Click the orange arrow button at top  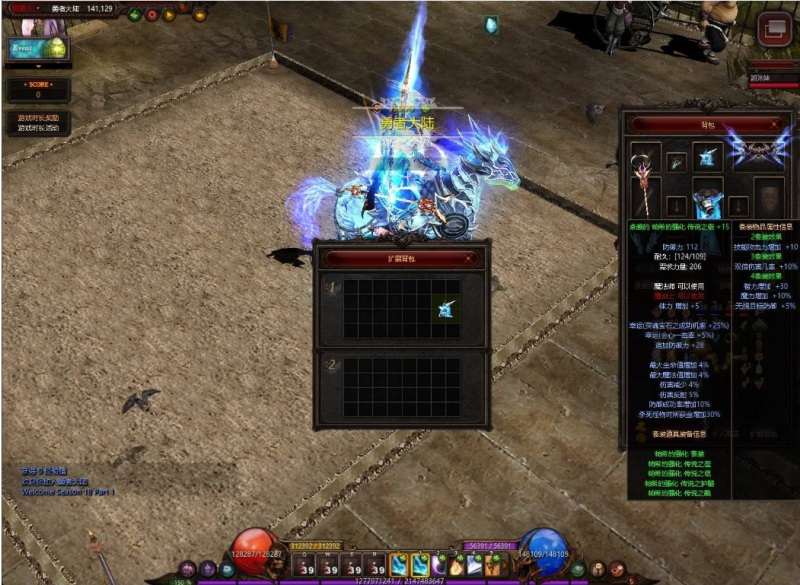point(199,14)
